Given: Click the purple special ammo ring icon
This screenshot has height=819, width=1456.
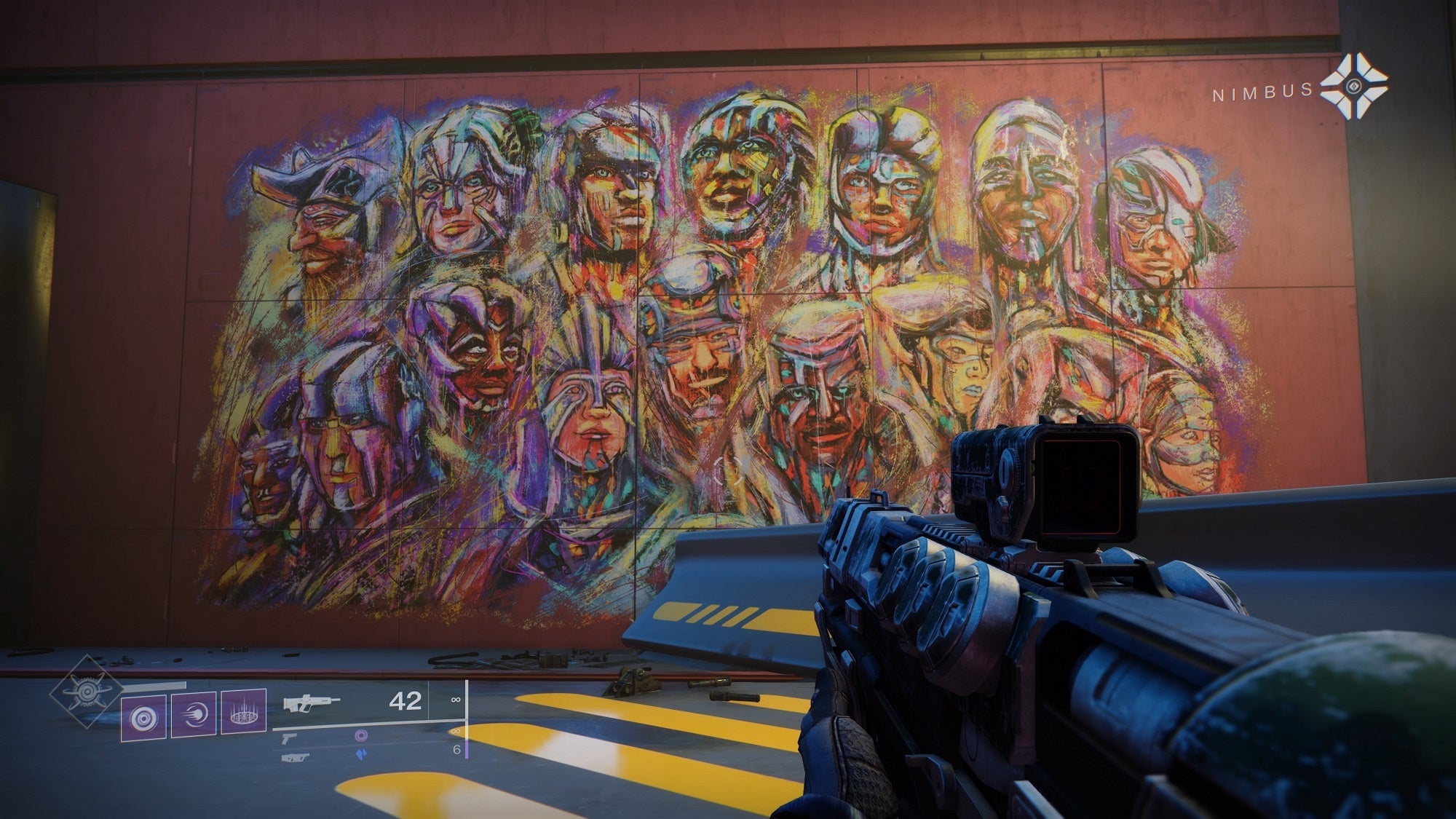Looking at the screenshot, I should click(360, 735).
